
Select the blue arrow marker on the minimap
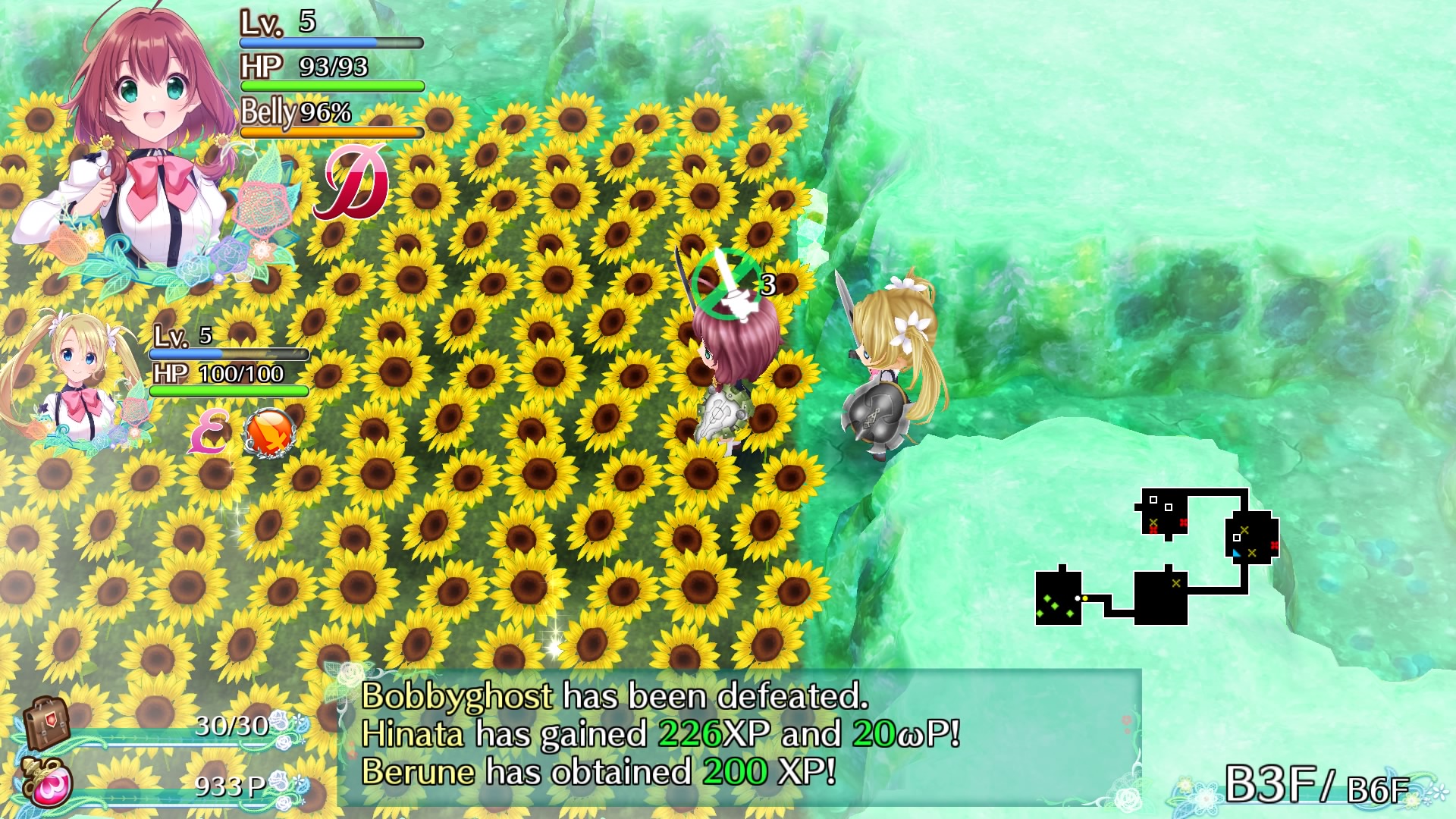point(1236,553)
